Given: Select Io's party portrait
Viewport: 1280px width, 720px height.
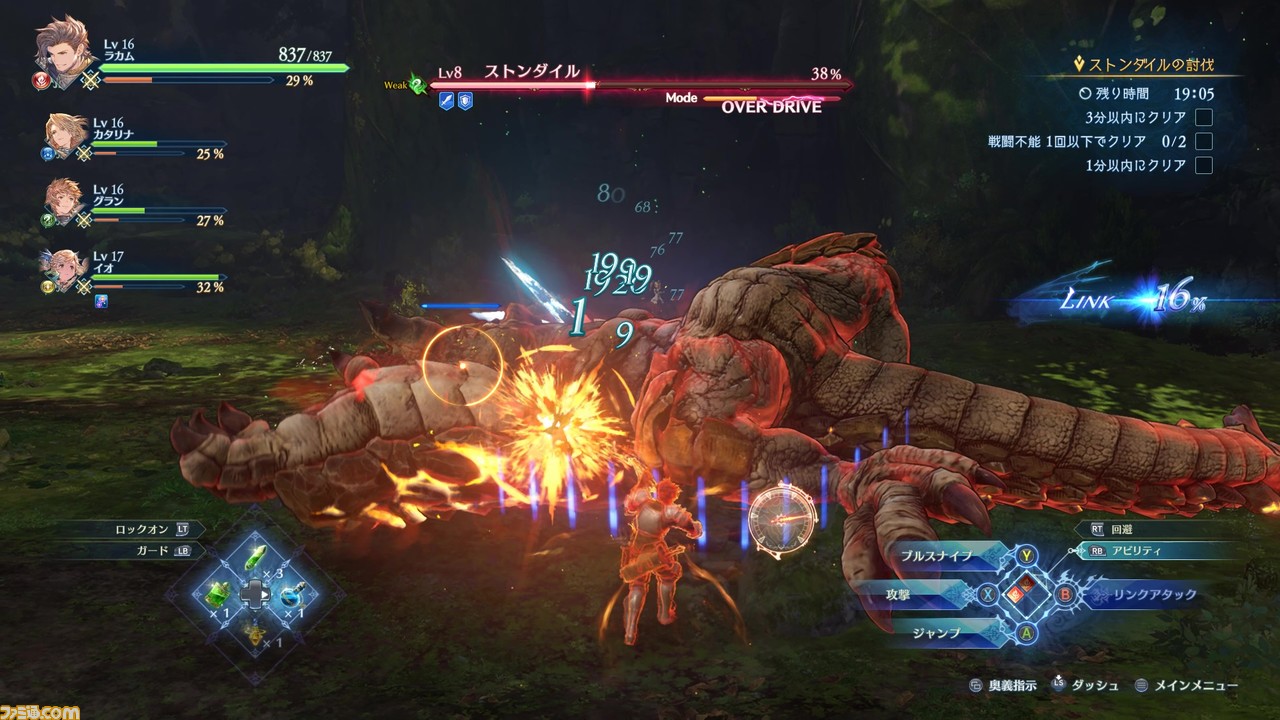Looking at the screenshot, I should pos(64,268).
